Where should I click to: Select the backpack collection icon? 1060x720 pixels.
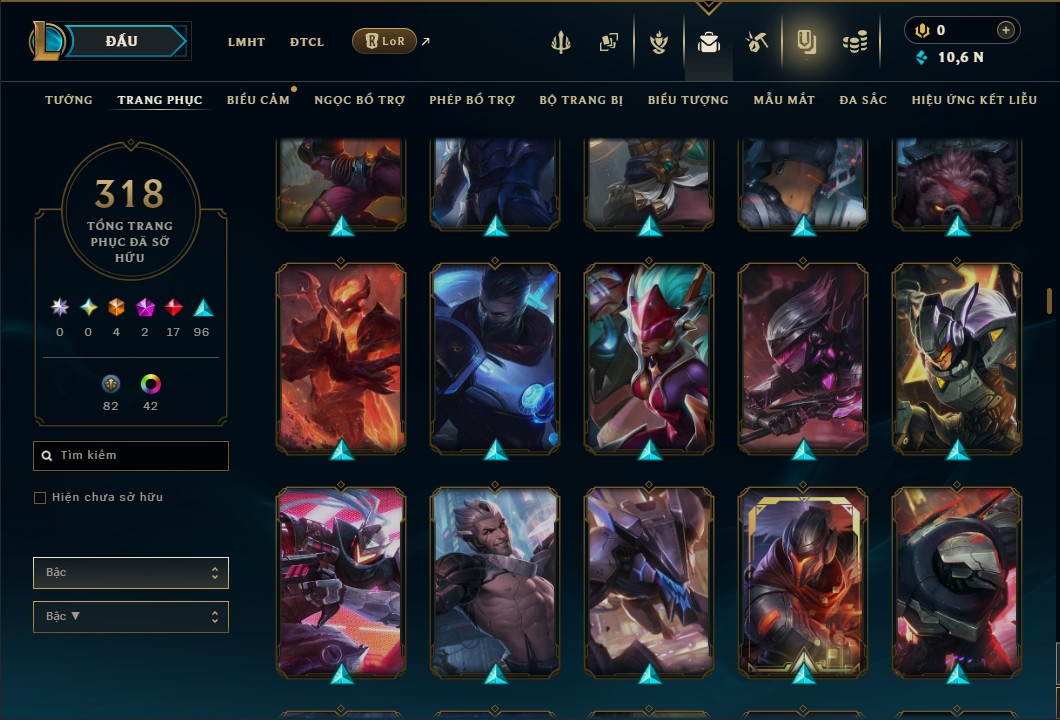pos(708,42)
